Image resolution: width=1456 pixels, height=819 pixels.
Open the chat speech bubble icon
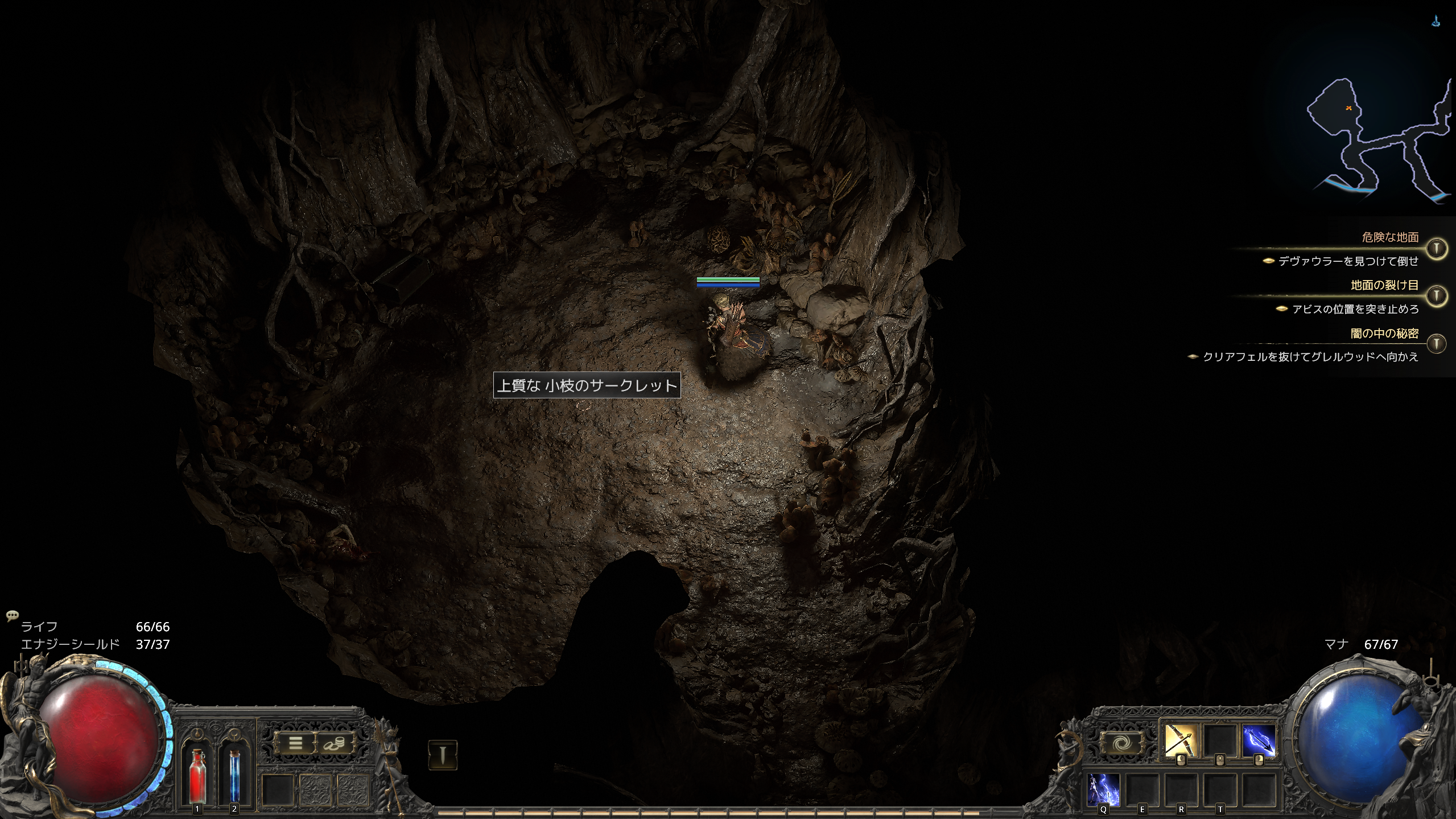pyautogui.click(x=12, y=615)
